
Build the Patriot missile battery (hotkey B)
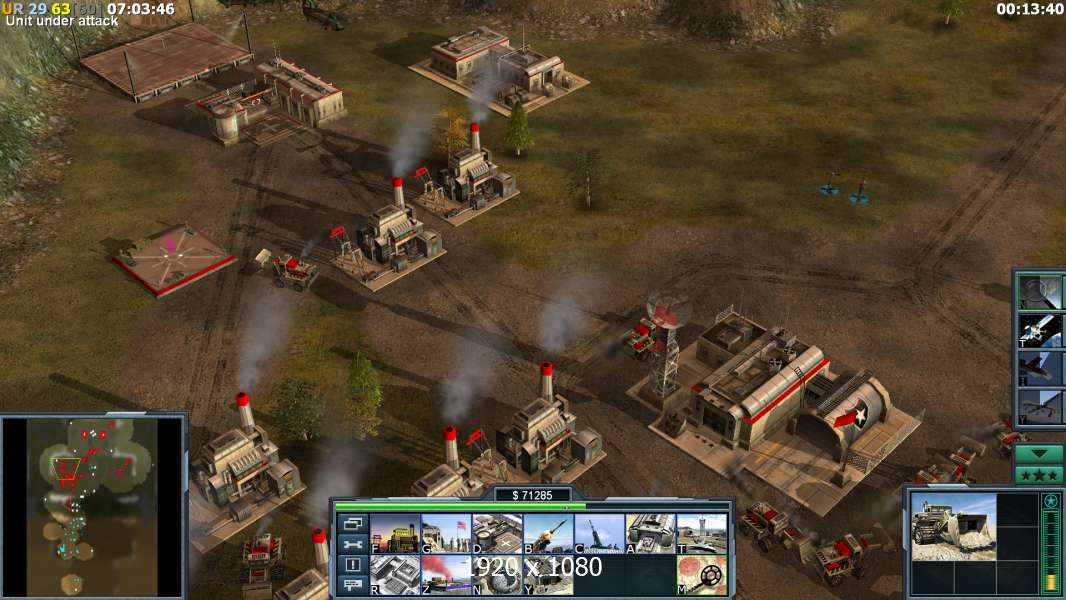point(548,534)
